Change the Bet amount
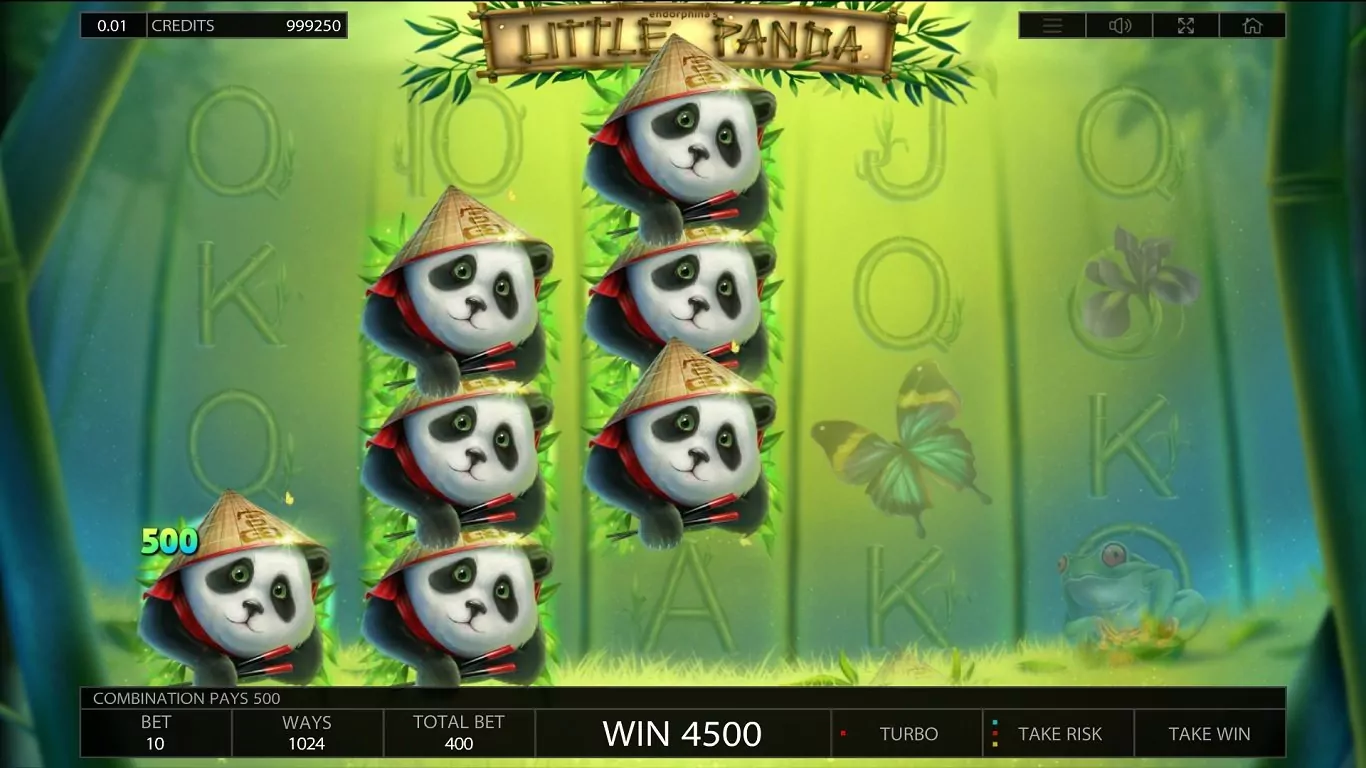 coord(156,733)
